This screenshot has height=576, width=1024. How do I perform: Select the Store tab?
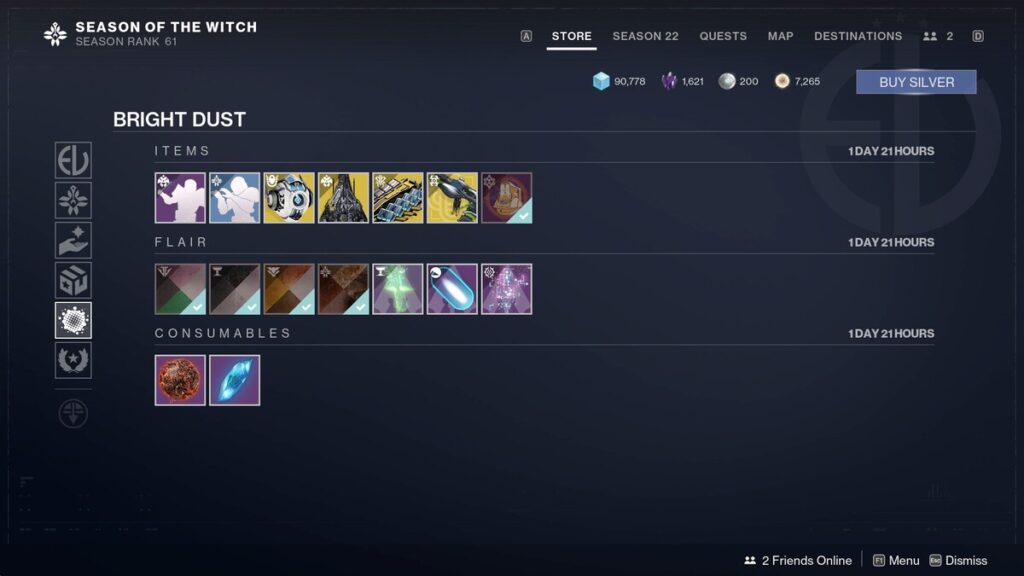(571, 36)
